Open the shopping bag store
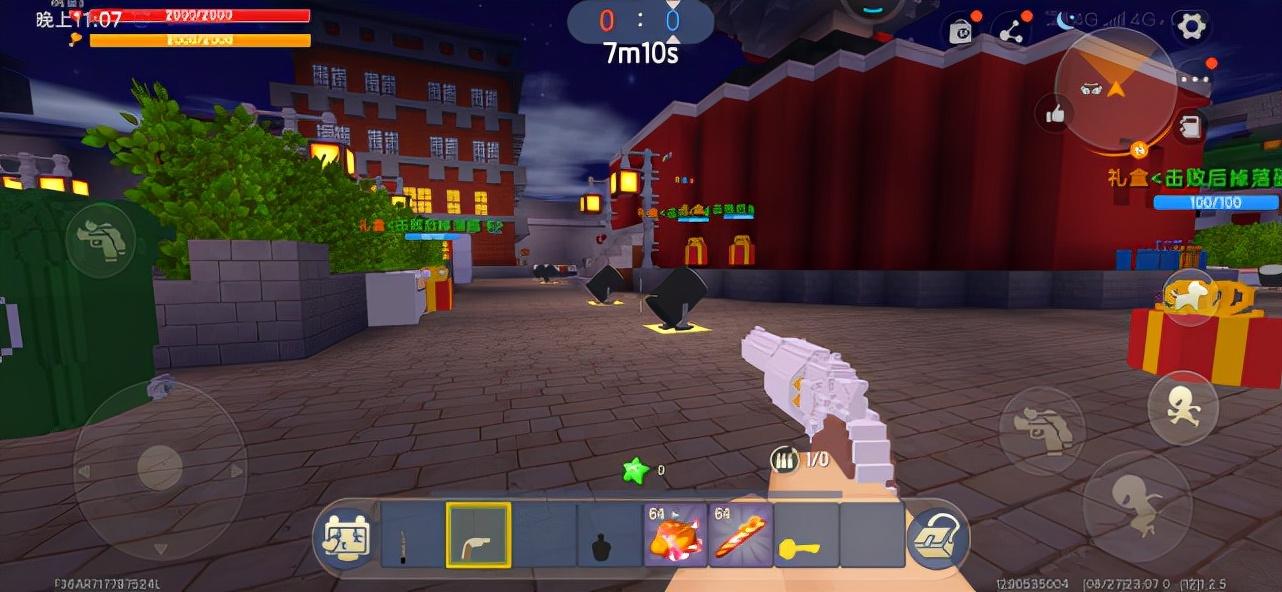Viewport: 1282px width, 592px height. (961, 31)
